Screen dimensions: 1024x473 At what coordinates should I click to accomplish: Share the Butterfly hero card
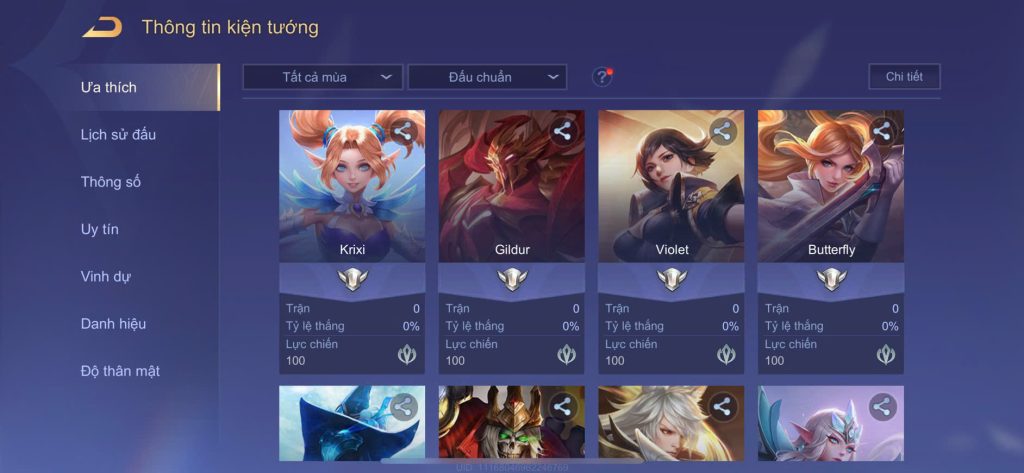(882, 131)
